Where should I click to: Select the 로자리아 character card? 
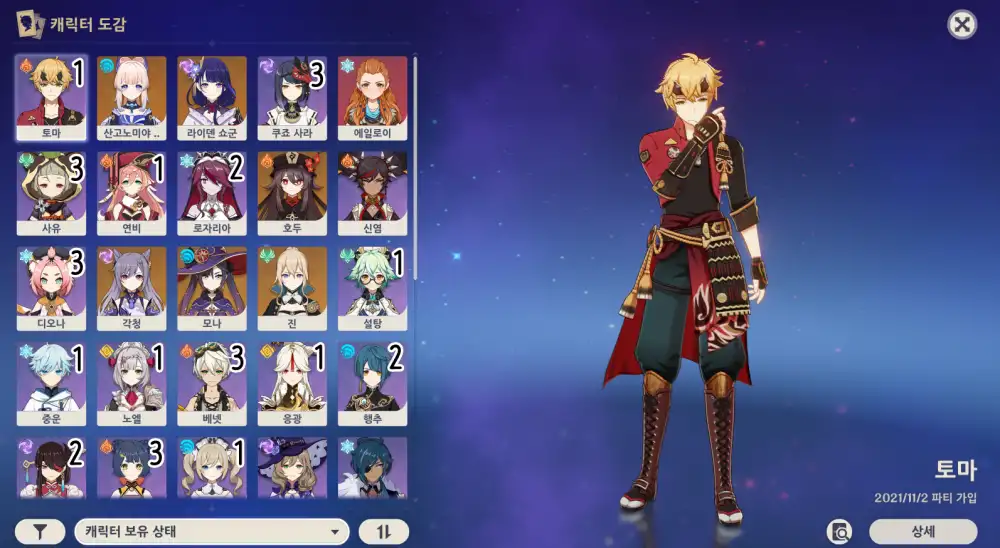point(212,193)
